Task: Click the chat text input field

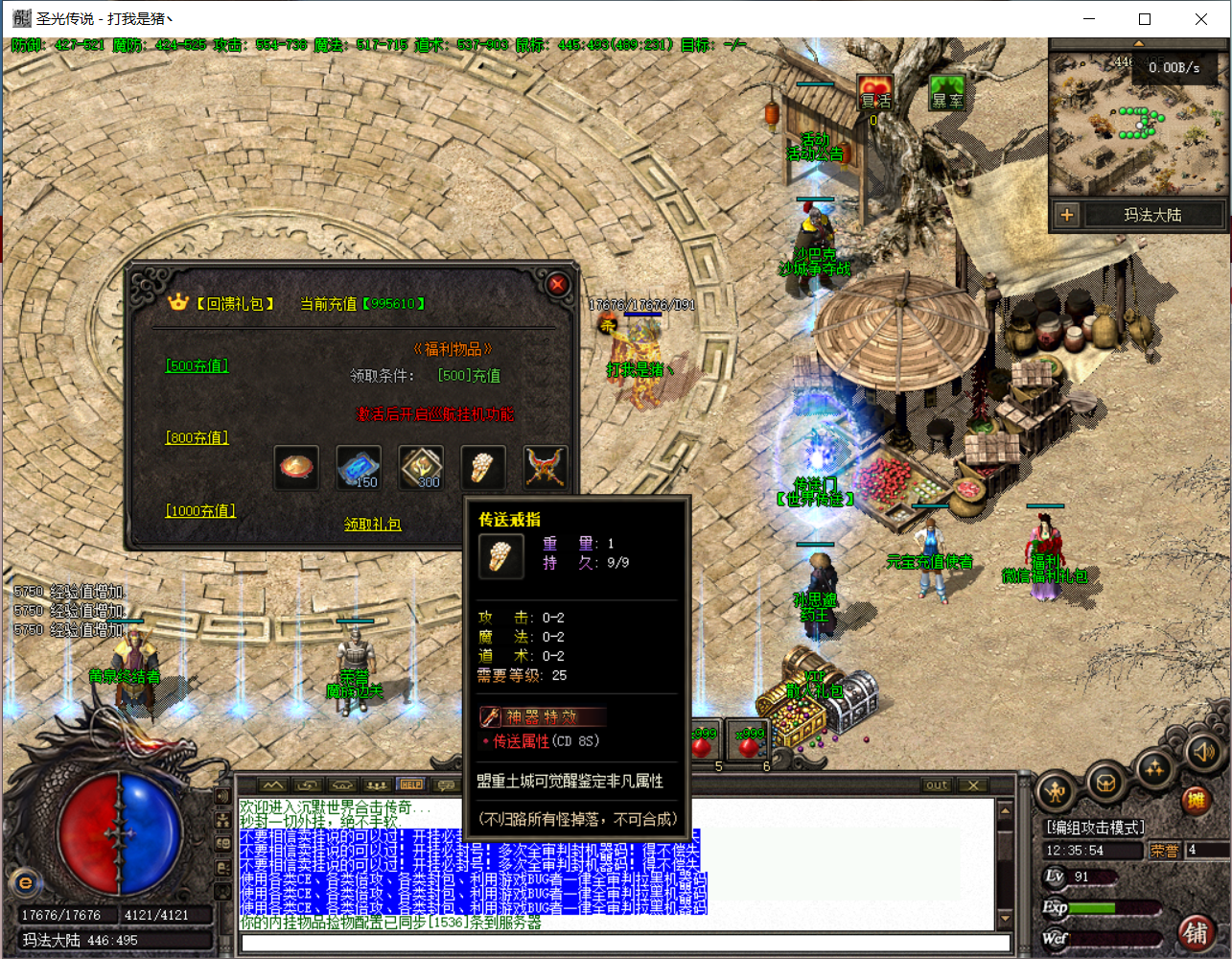Action: click(x=625, y=944)
